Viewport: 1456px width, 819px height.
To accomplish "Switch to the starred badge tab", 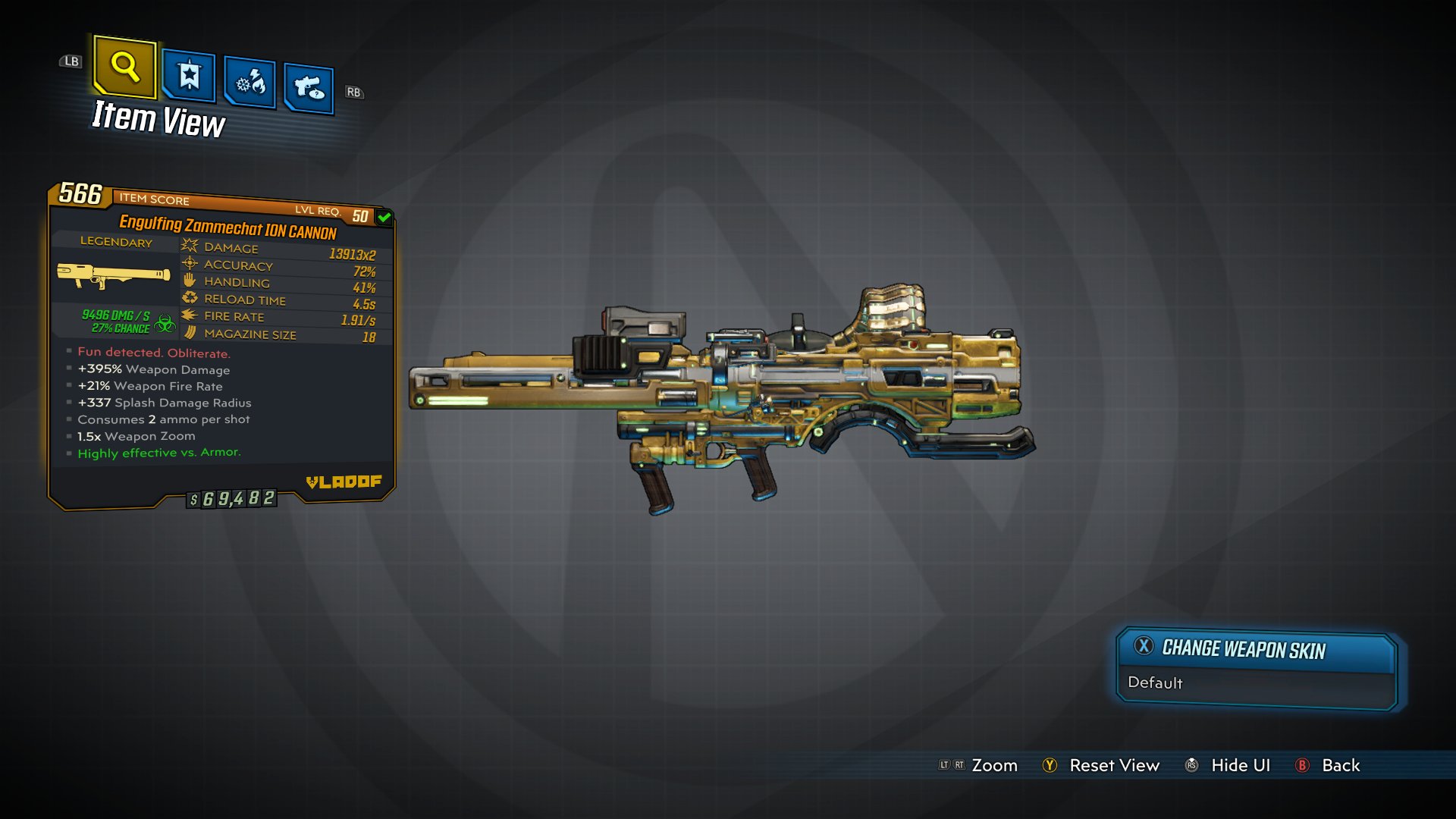I will (x=189, y=76).
